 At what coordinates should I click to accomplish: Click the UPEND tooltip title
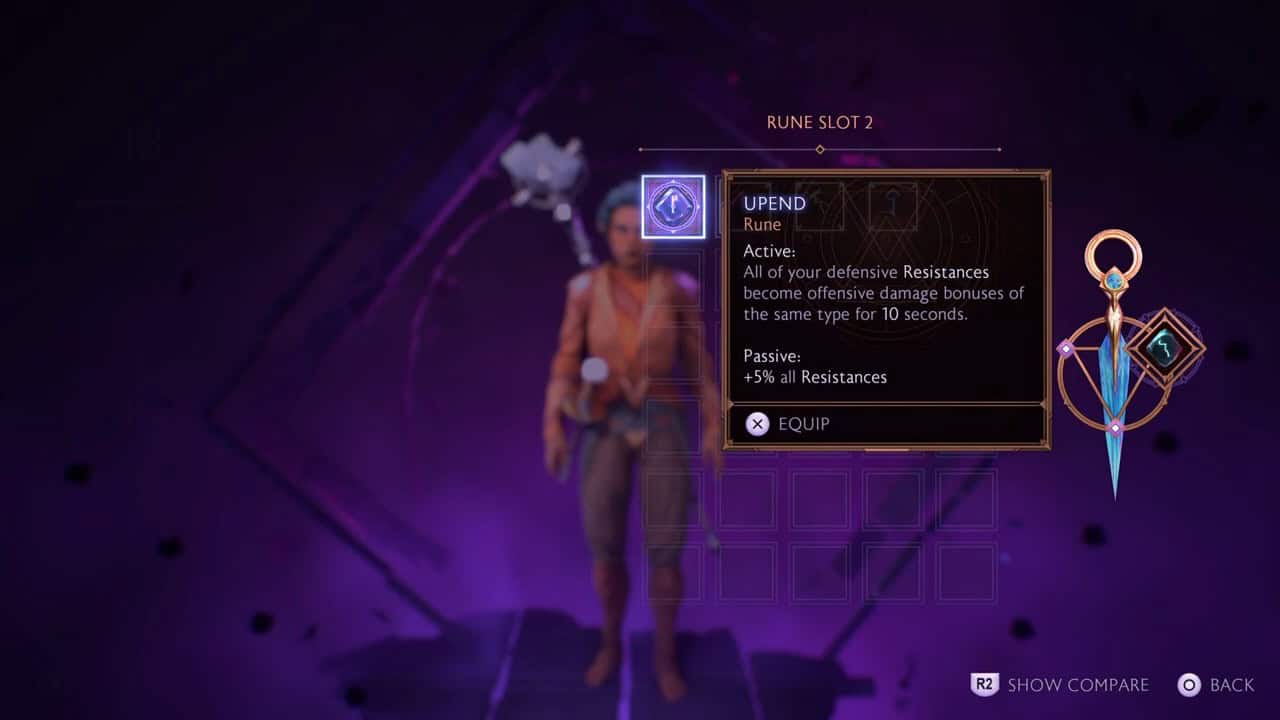[773, 203]
